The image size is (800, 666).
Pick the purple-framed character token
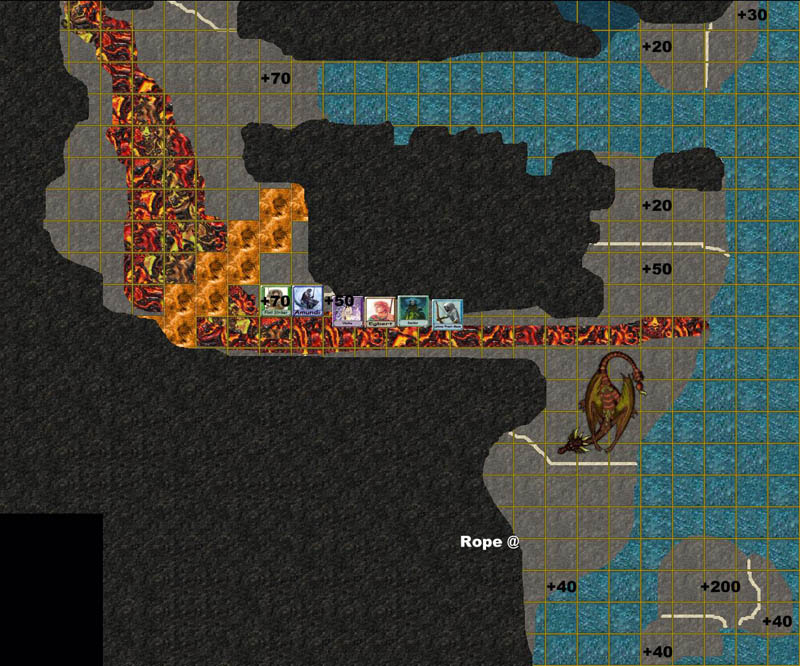point(345,311)
